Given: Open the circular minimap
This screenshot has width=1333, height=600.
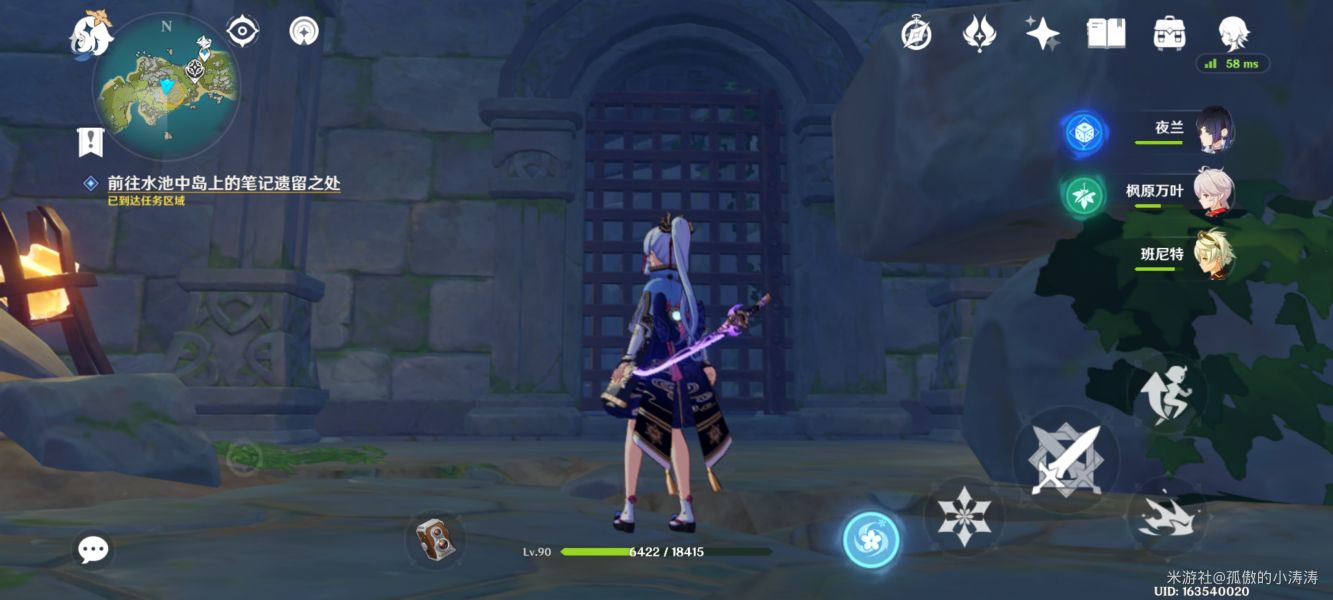Looking at the screenshot, I should tap(166, 88).
